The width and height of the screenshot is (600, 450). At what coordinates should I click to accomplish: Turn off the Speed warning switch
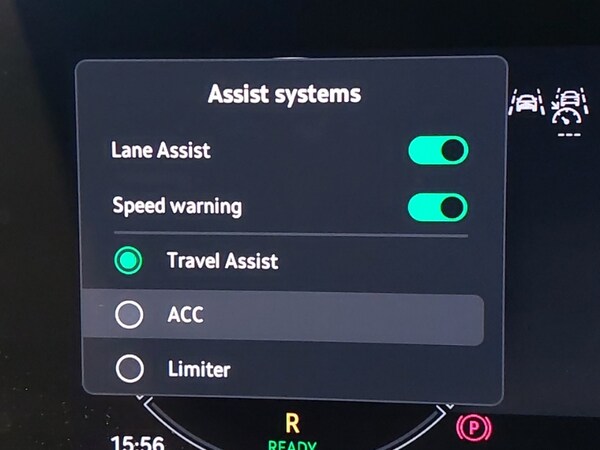438,207
